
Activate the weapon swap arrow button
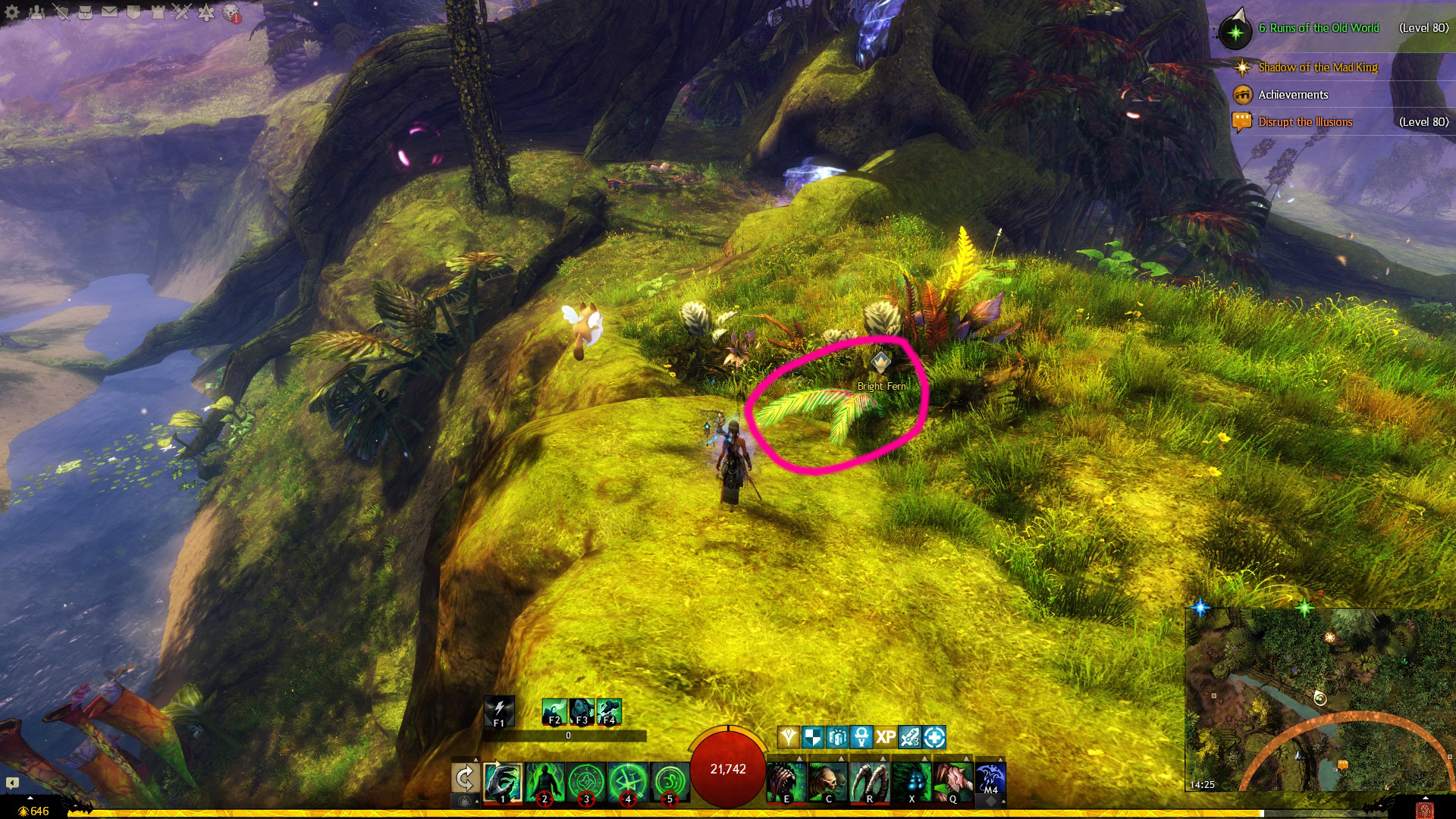(x=465, y=779)
